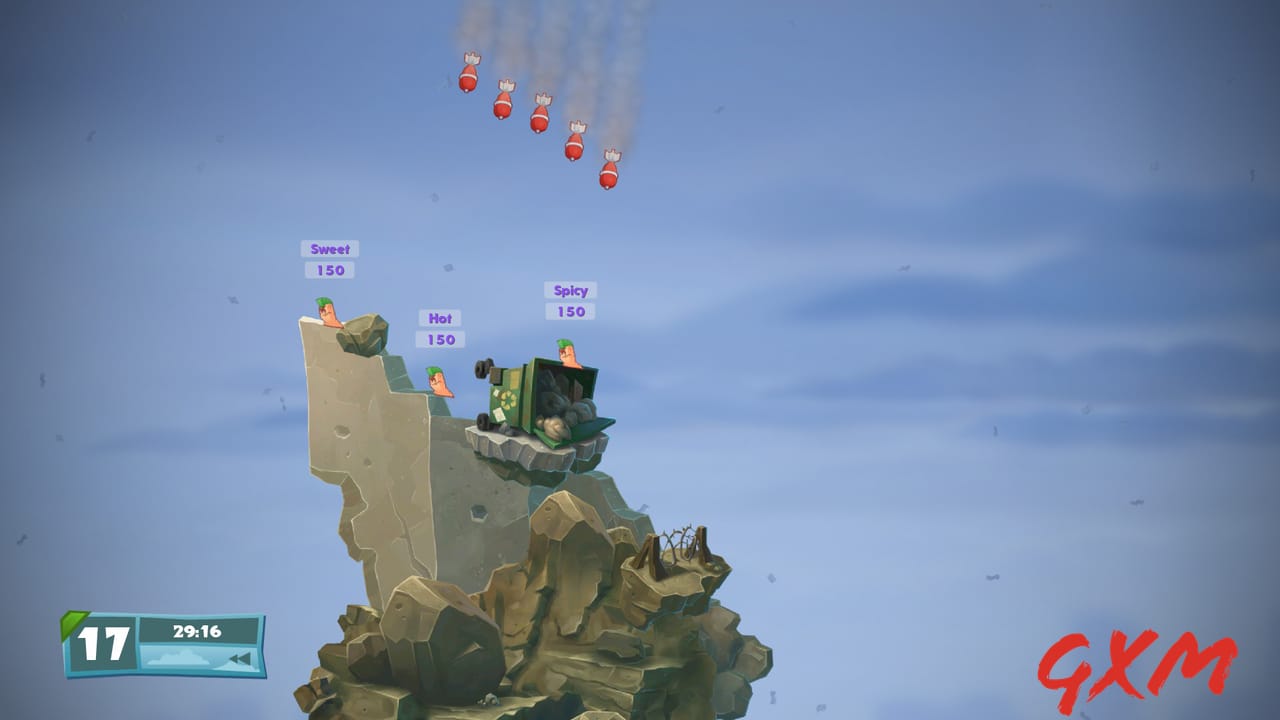Select the worm named Sweet

328,313
